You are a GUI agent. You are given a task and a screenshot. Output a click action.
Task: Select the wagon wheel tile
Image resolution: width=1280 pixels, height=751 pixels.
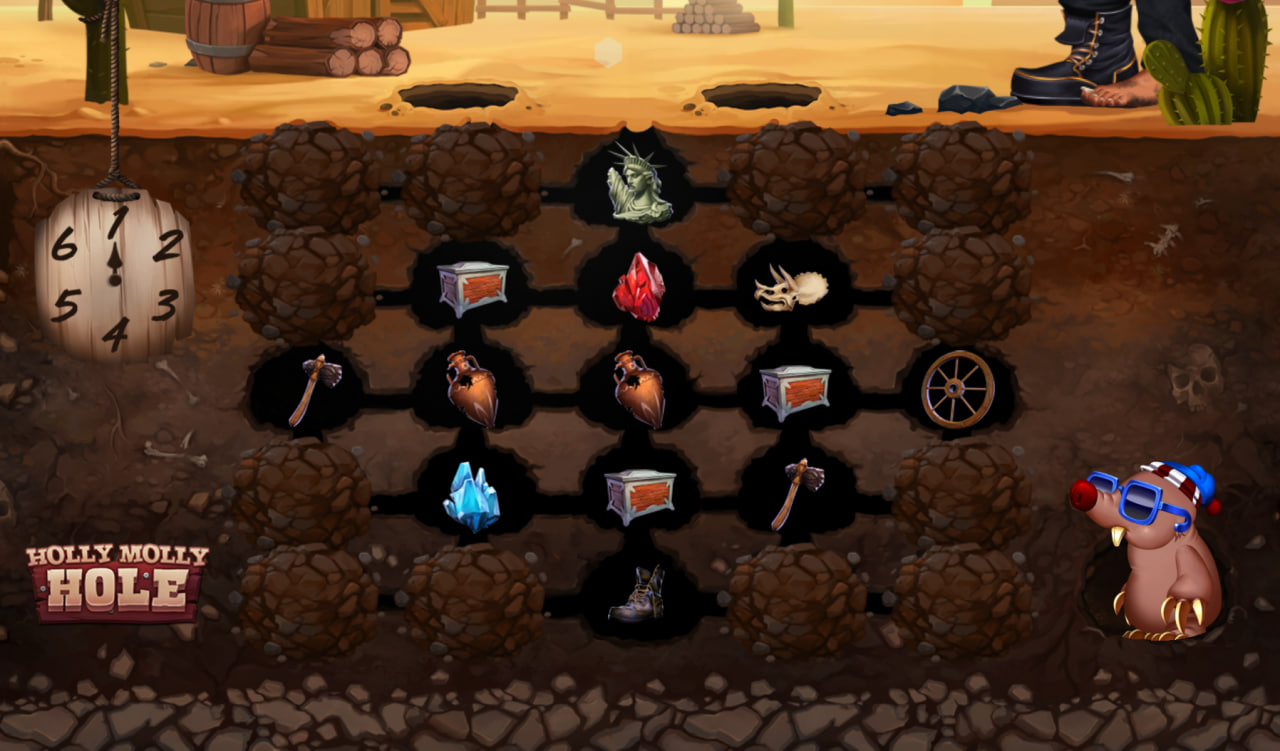957,389
